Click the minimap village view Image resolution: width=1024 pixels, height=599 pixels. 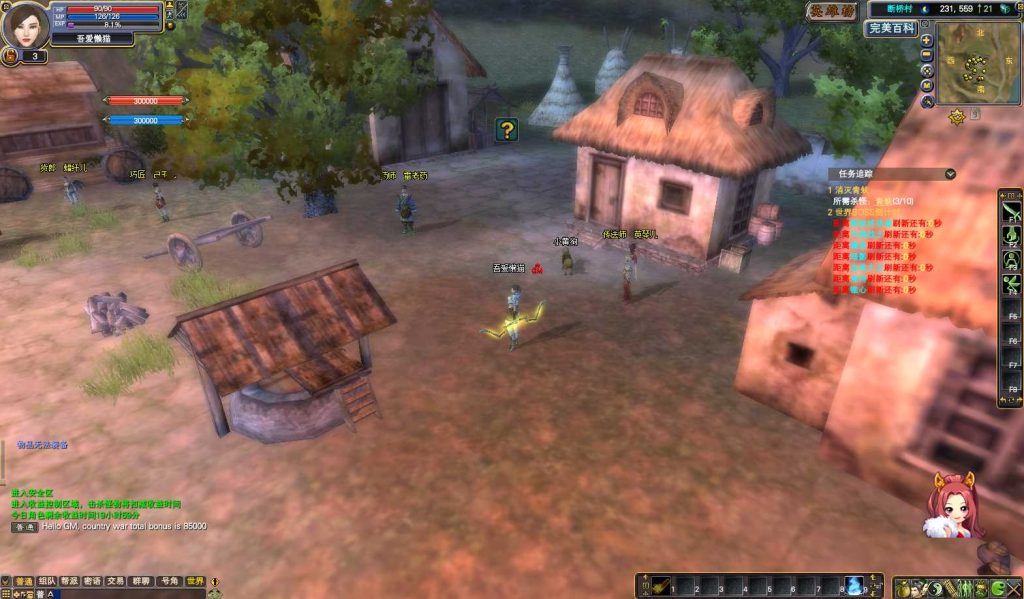pos(978,61)
